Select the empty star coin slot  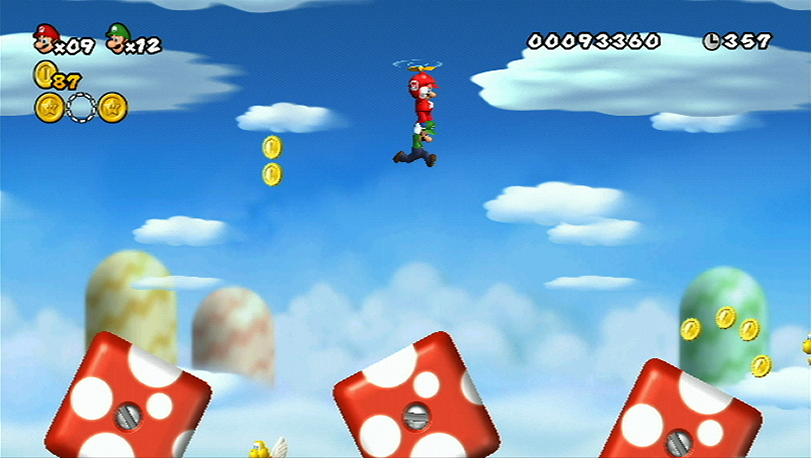click(x=81, y=106)
